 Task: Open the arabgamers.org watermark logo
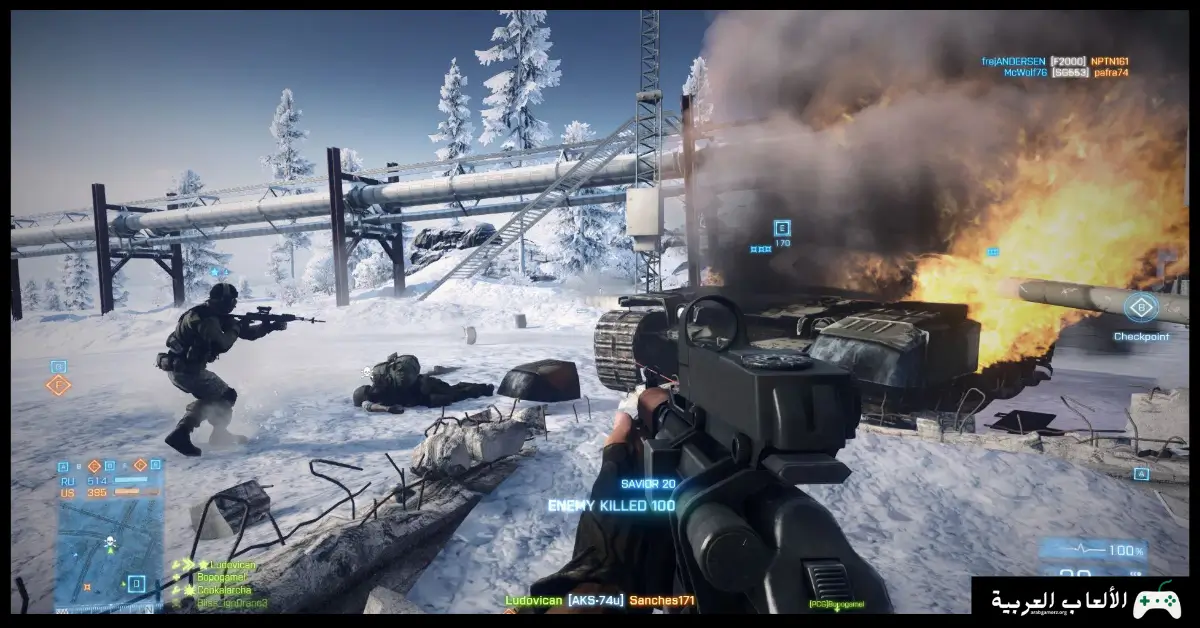1085,602
